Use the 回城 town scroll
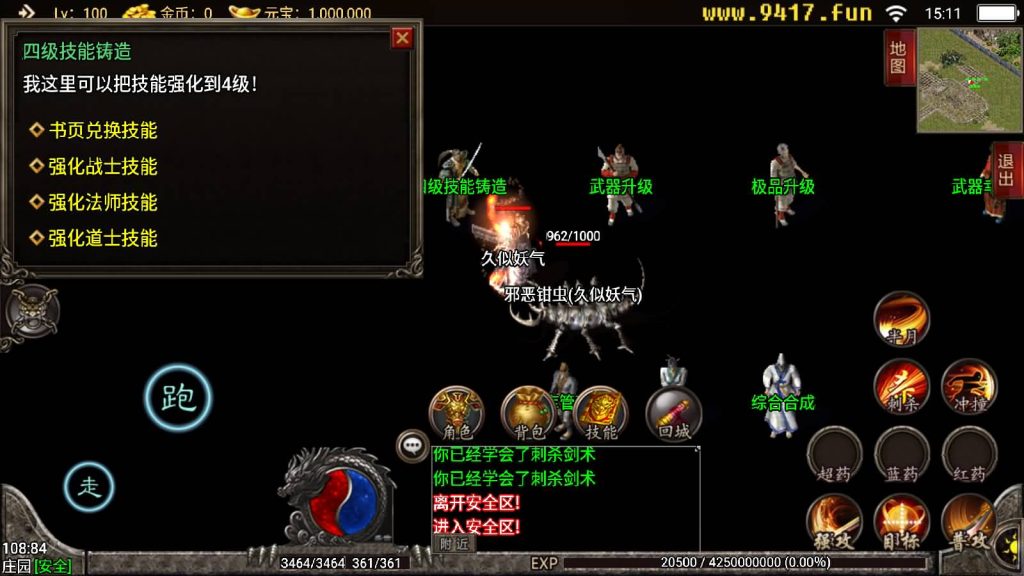Image resolution: width=1024 pixels, height=576 pixels. 674,413
